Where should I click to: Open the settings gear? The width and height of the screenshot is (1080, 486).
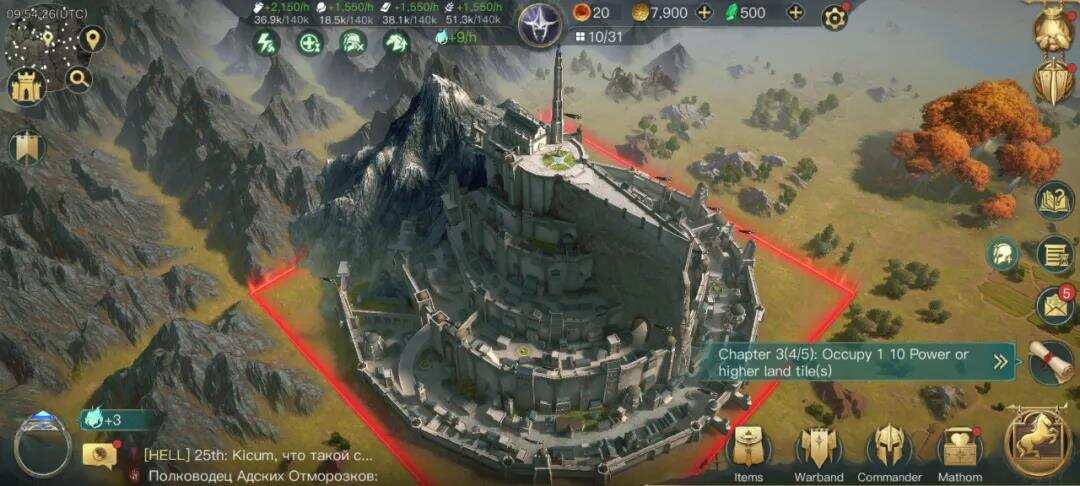[835, 16]
